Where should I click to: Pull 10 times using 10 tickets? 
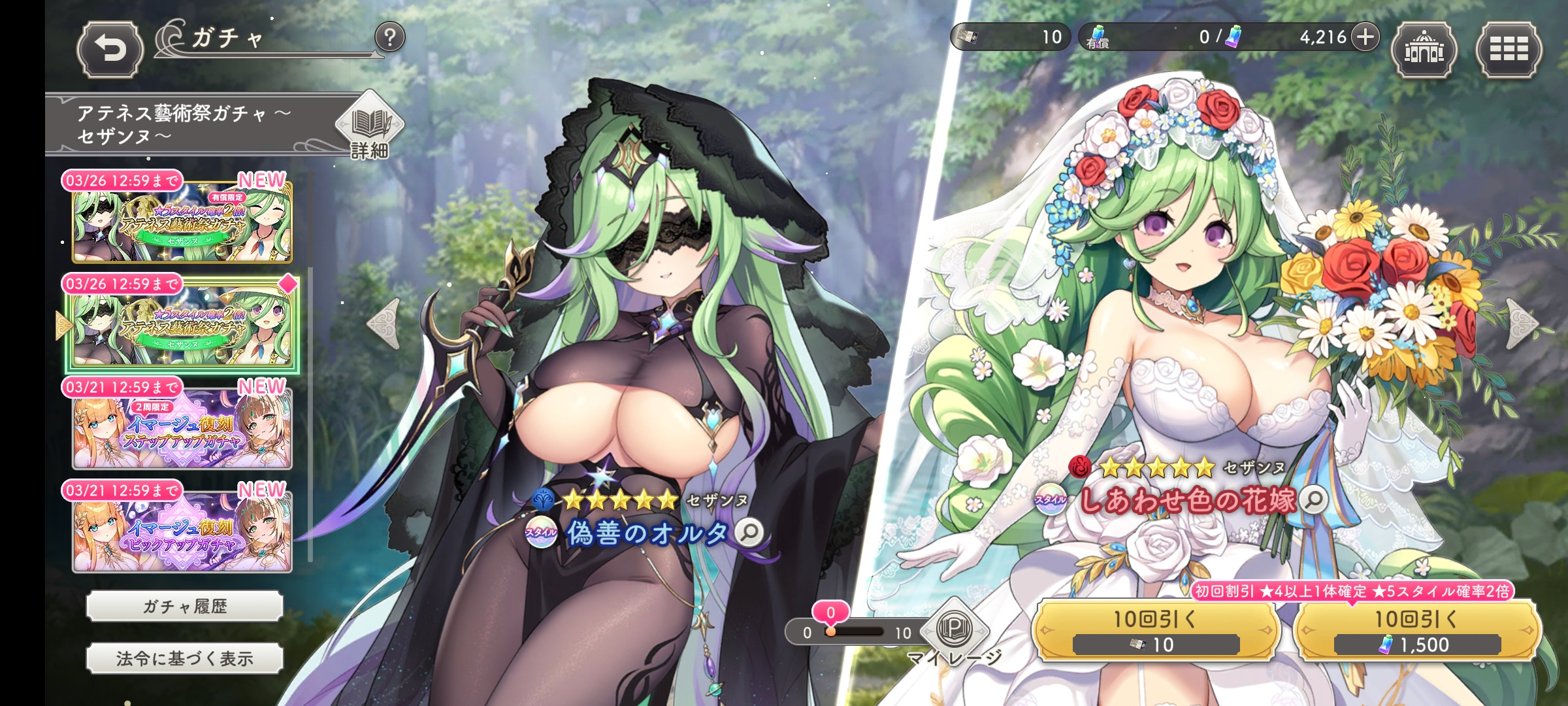tap(1155, 631)
